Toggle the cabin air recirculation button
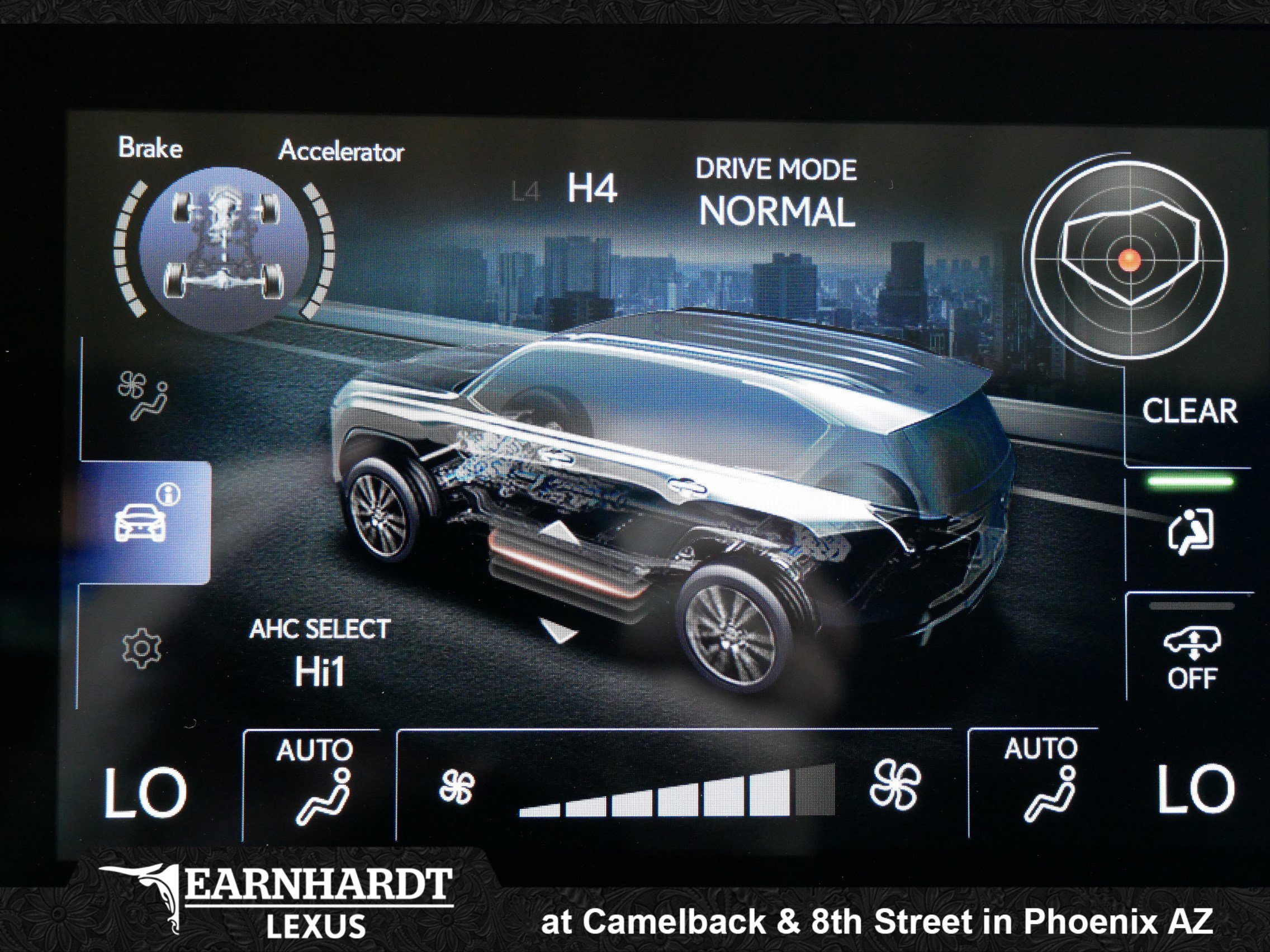 1191,531
